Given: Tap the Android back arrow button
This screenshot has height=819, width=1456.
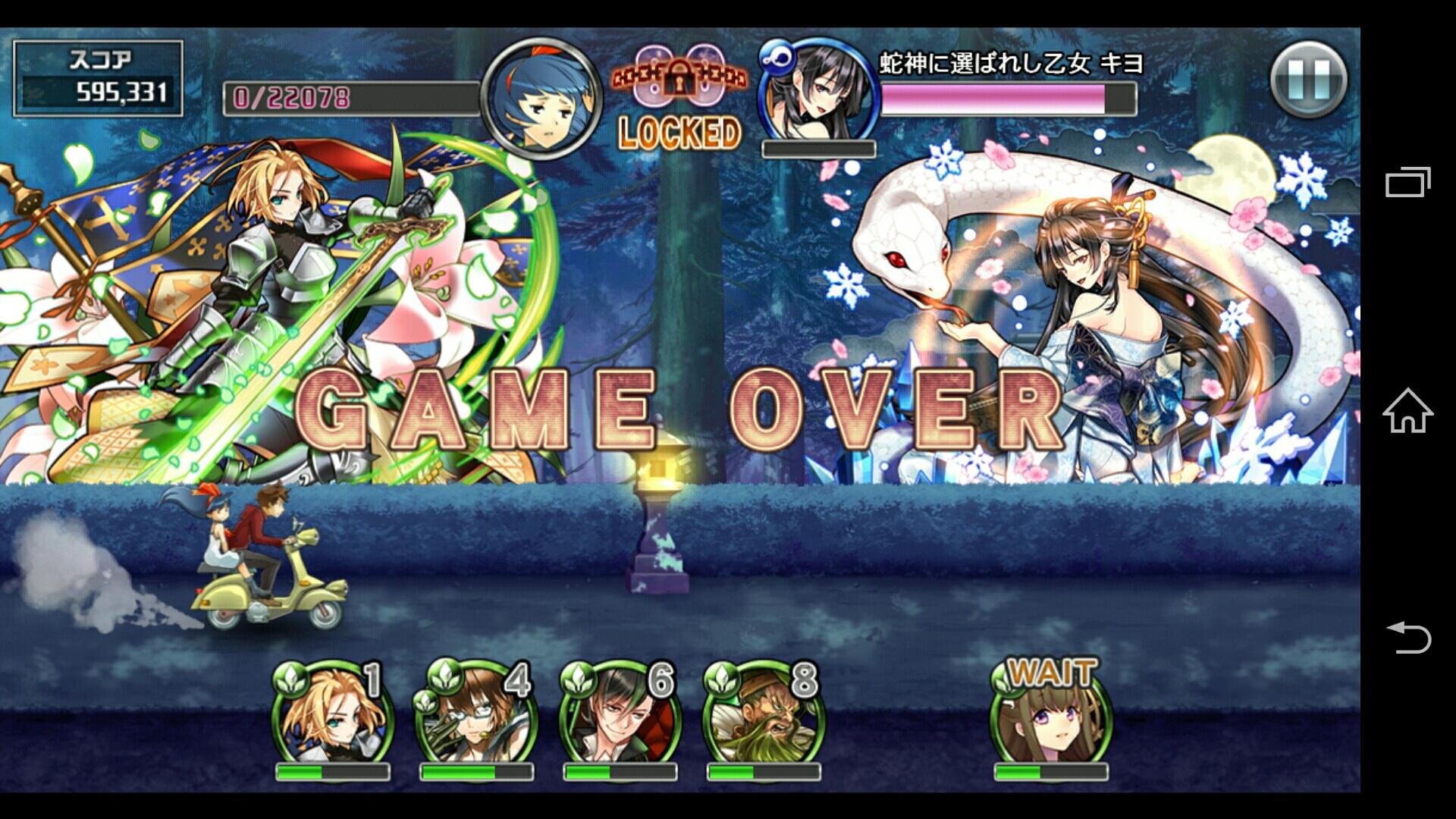Looking at the screenshot, I should pos(1407,637).
